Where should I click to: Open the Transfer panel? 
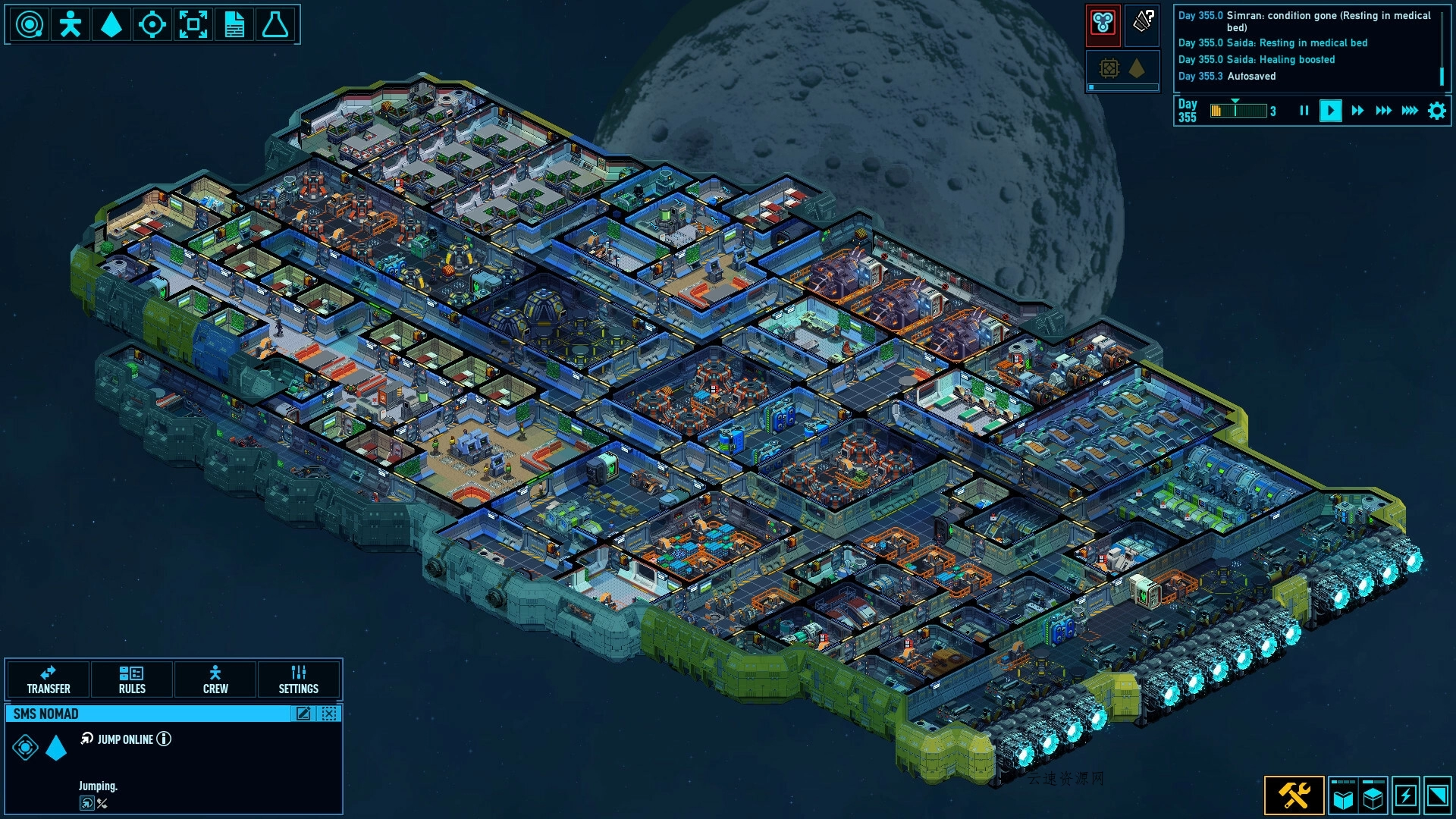(49, 679)
